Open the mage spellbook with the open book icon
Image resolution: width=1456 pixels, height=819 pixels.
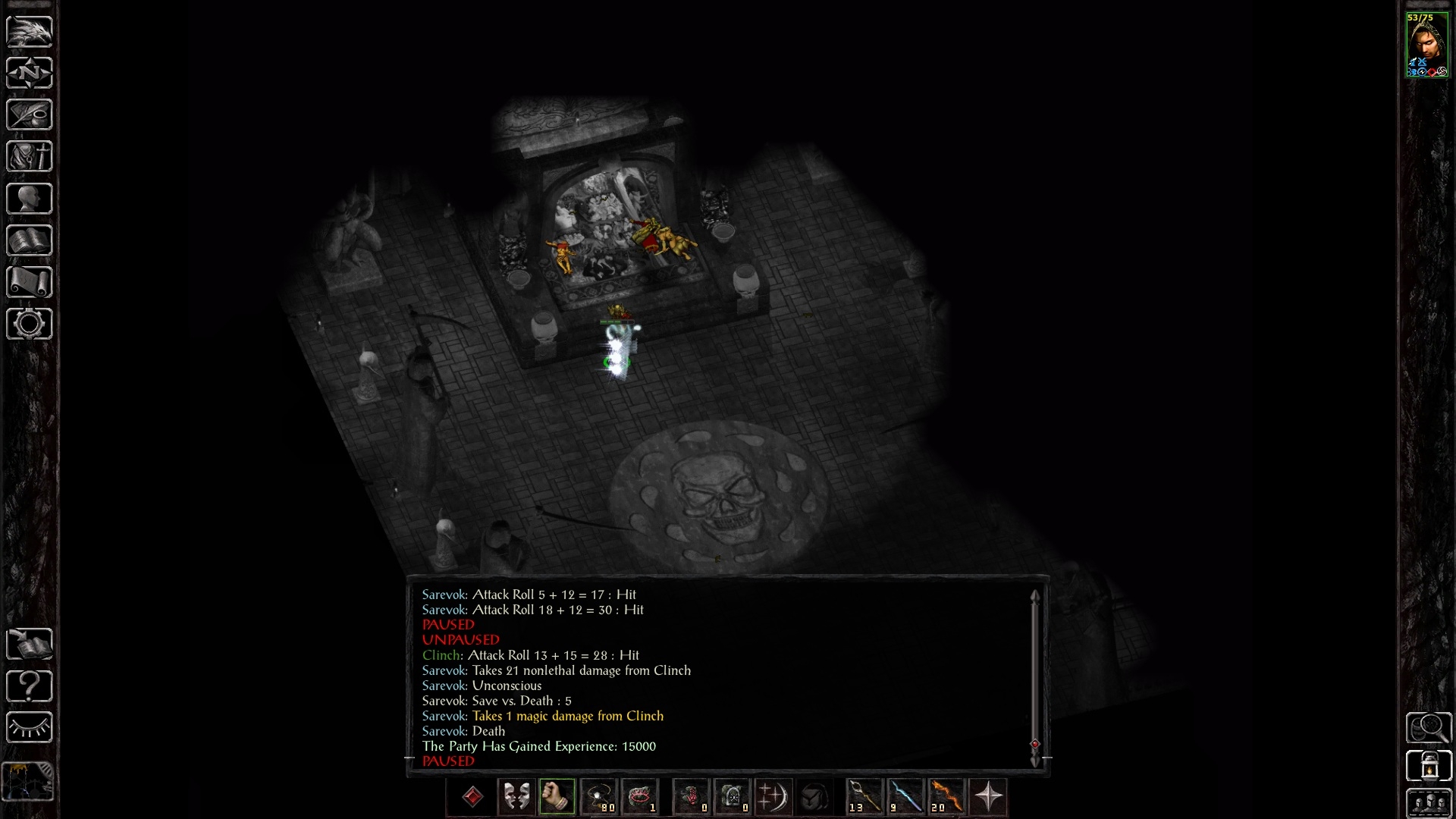coord(30,241)
